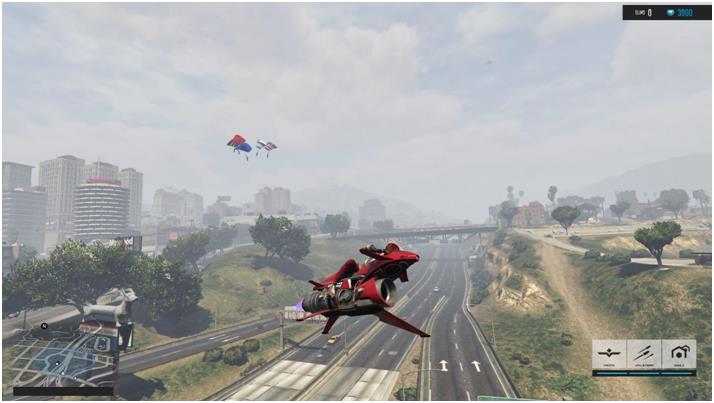Activate the triple missile ability icon
This screenshot has width=714, height=403.
coord(643,355)
